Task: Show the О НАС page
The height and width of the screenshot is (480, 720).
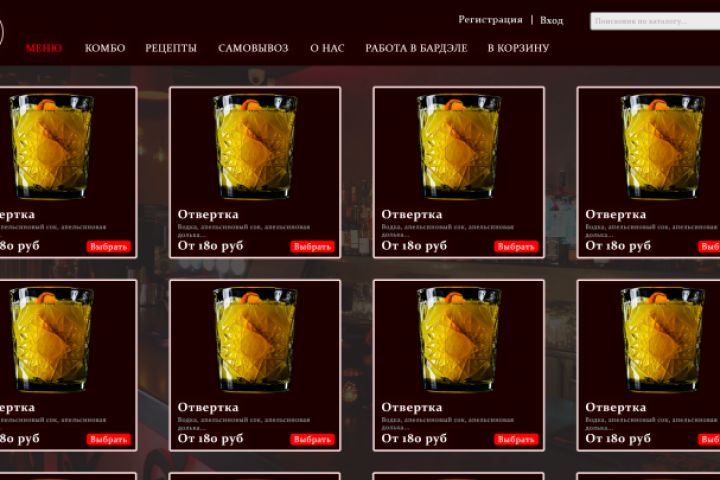Action: [327, 48]
